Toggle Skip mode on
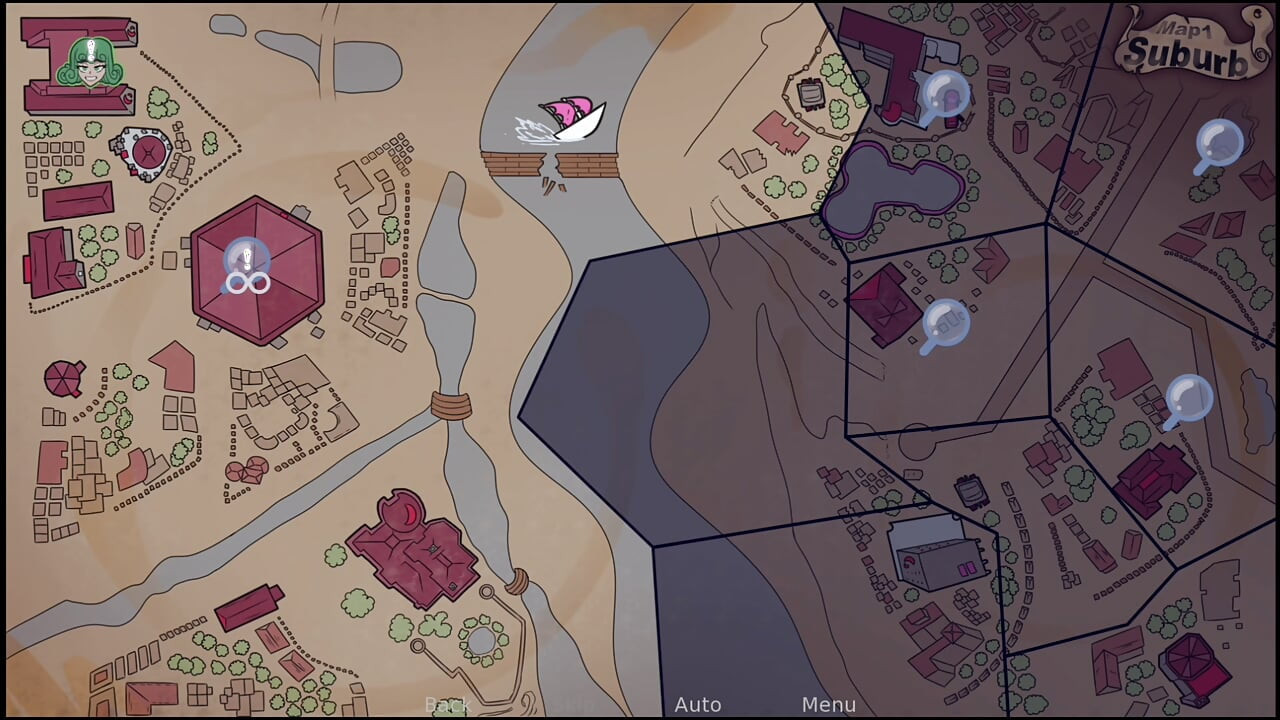The height and width of the screenshot is (720, 1280). click(x=570, y=704)
